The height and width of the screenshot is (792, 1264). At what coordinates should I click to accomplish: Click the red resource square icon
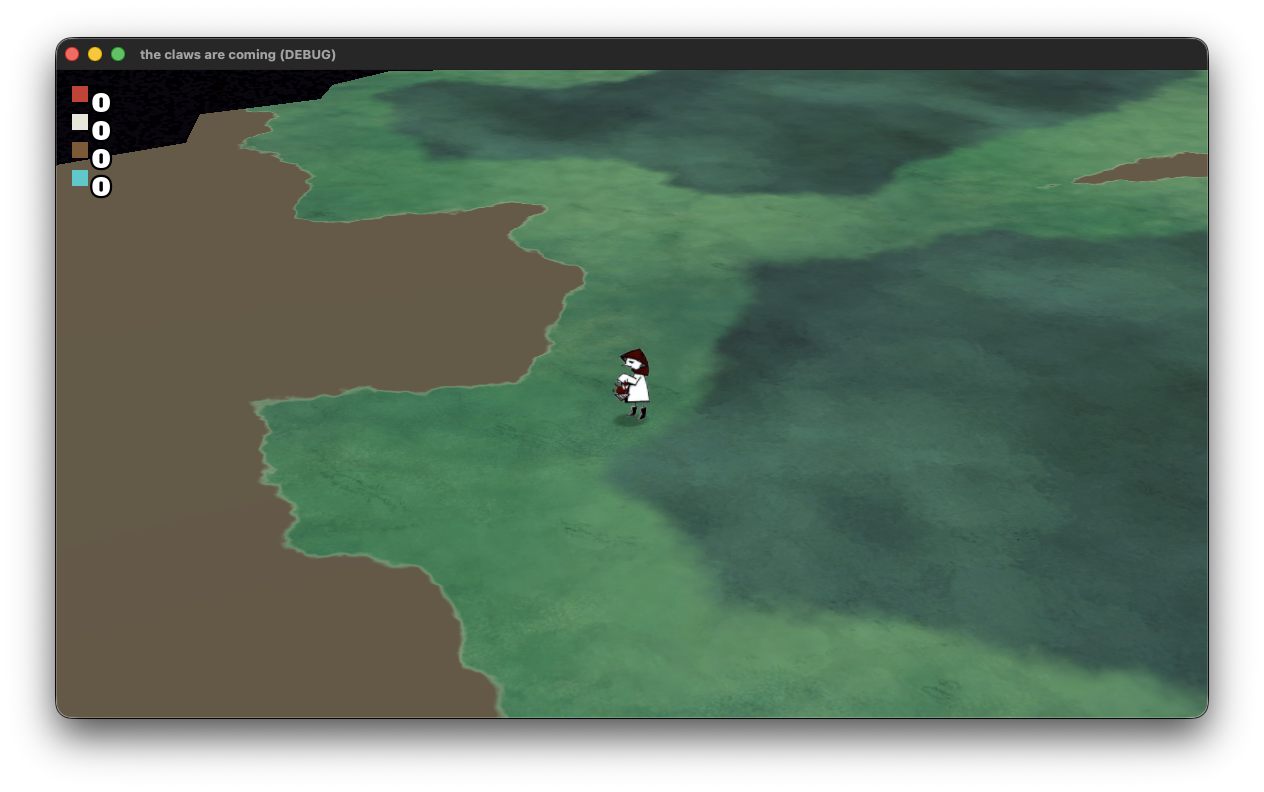click(80, 94)
